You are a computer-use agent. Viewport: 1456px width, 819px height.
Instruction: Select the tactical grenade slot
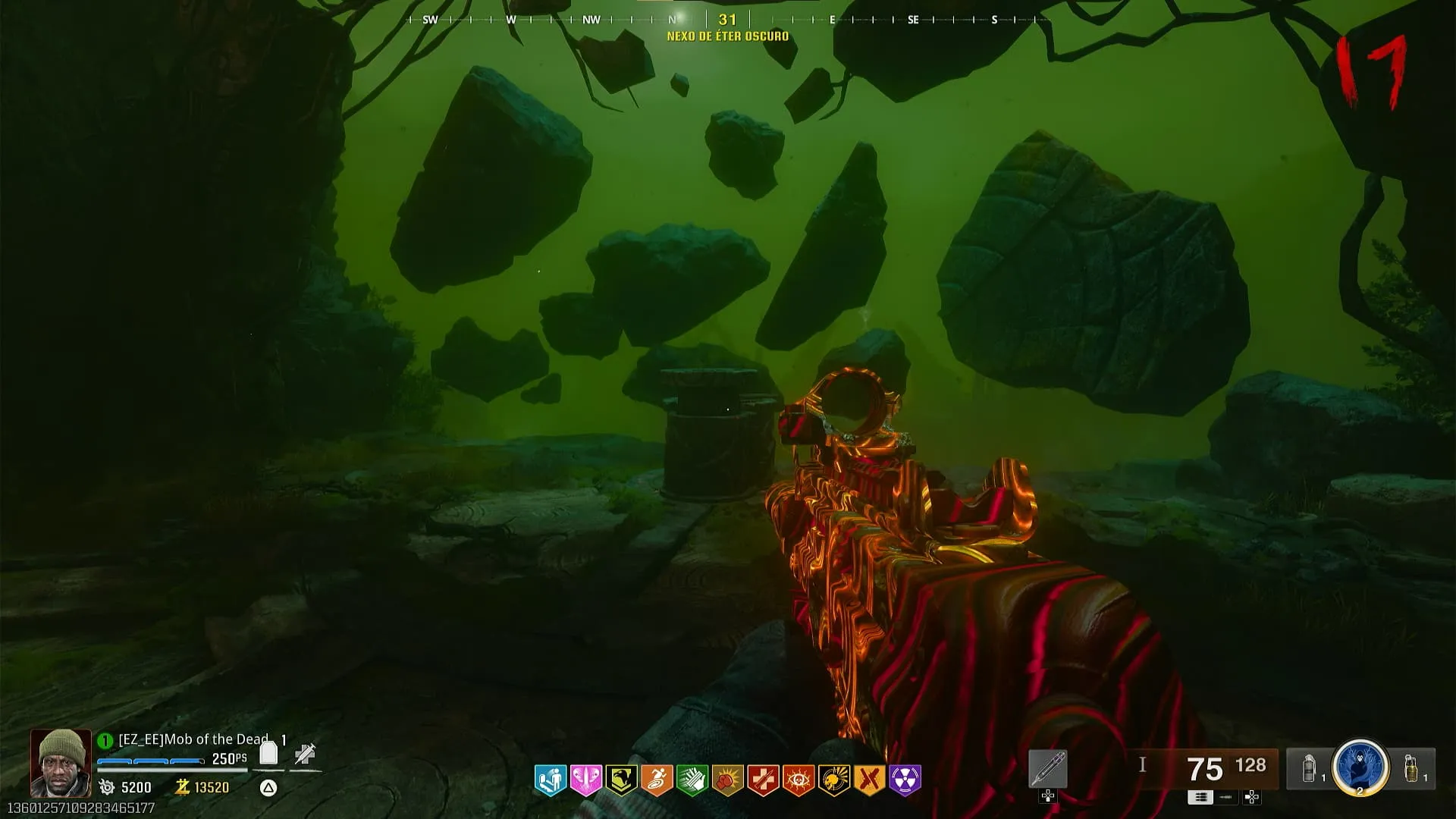point(1309,769)
